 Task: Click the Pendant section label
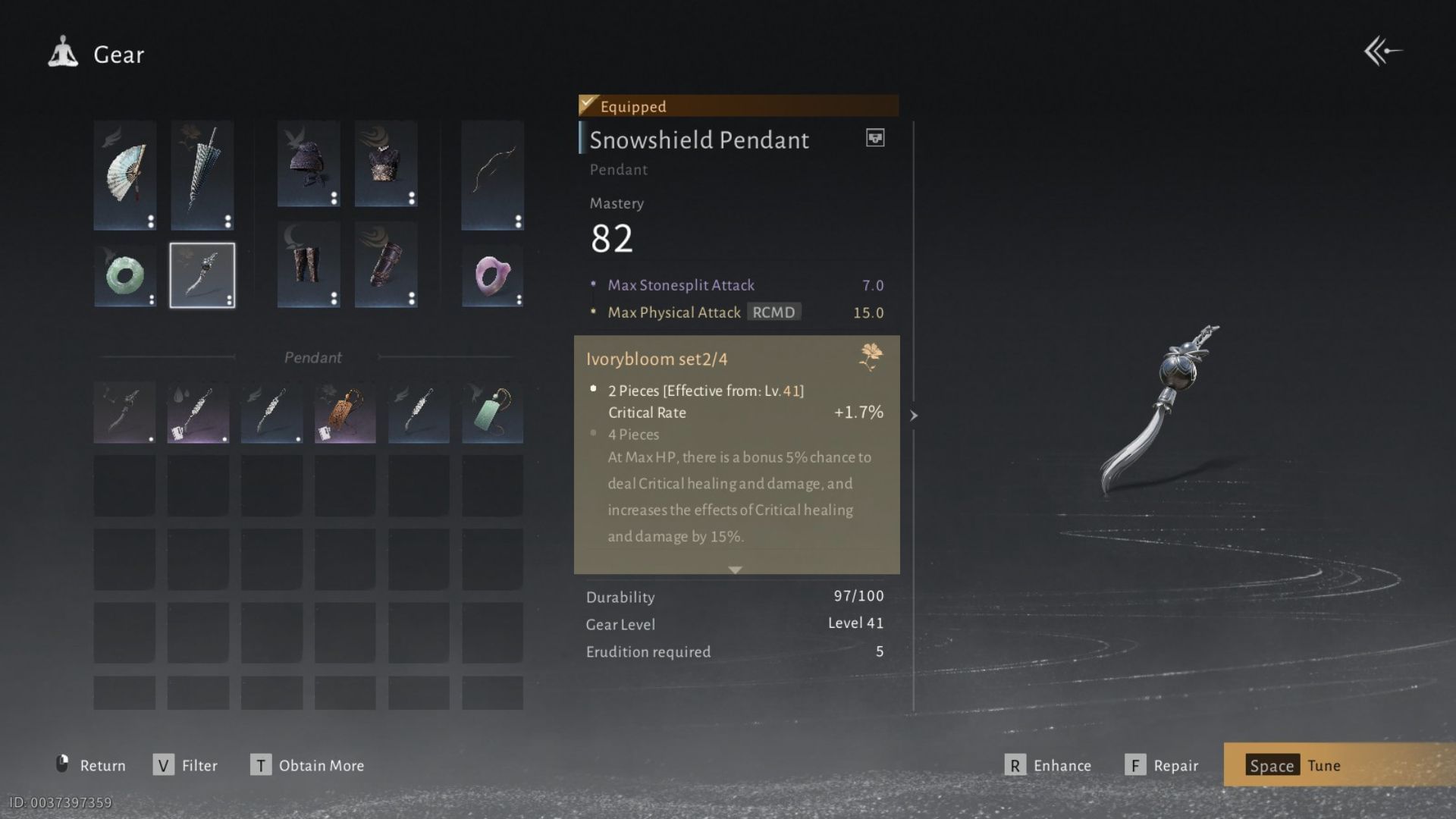click(312, 357)
